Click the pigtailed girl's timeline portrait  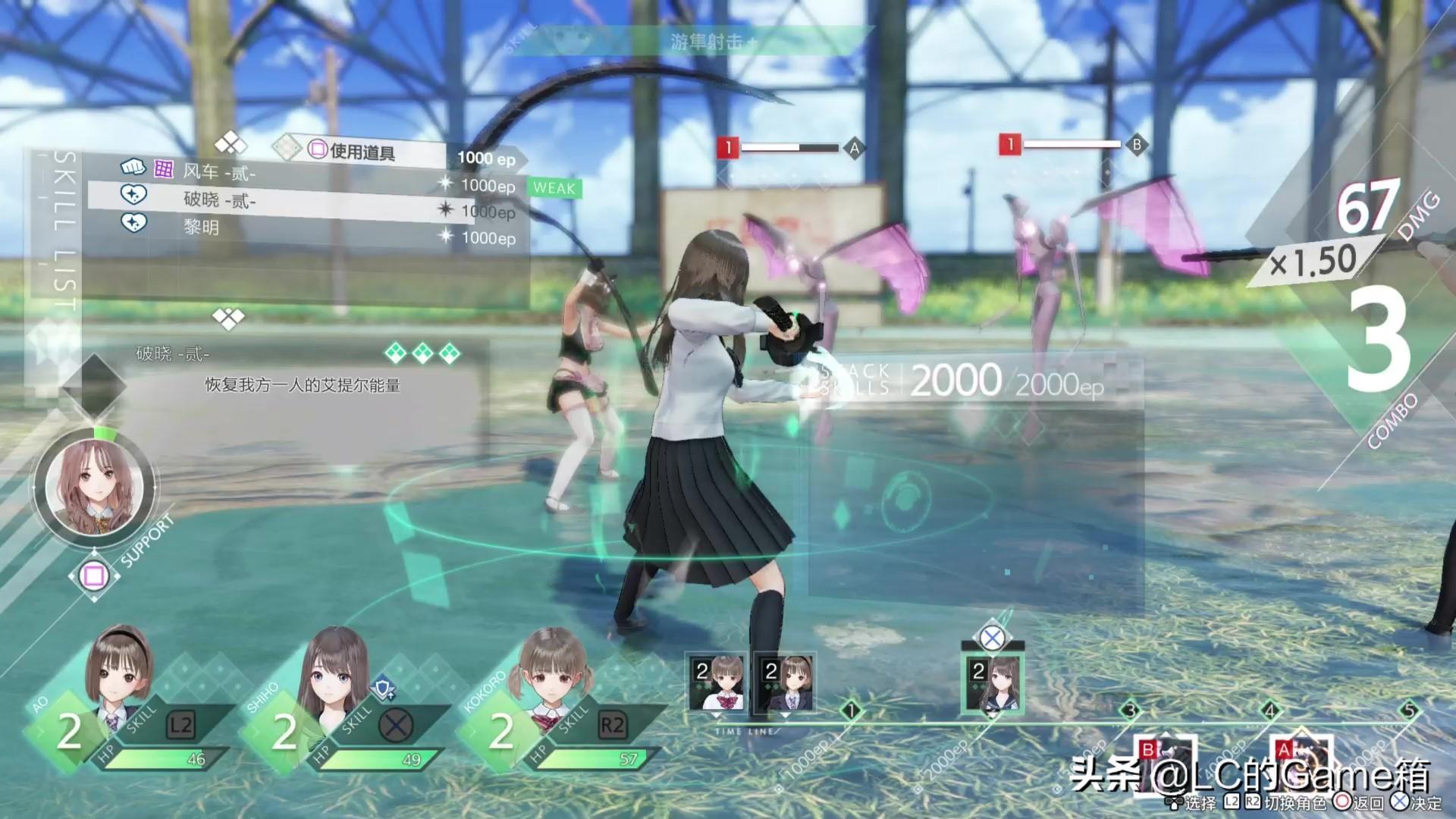click(717, 682)
